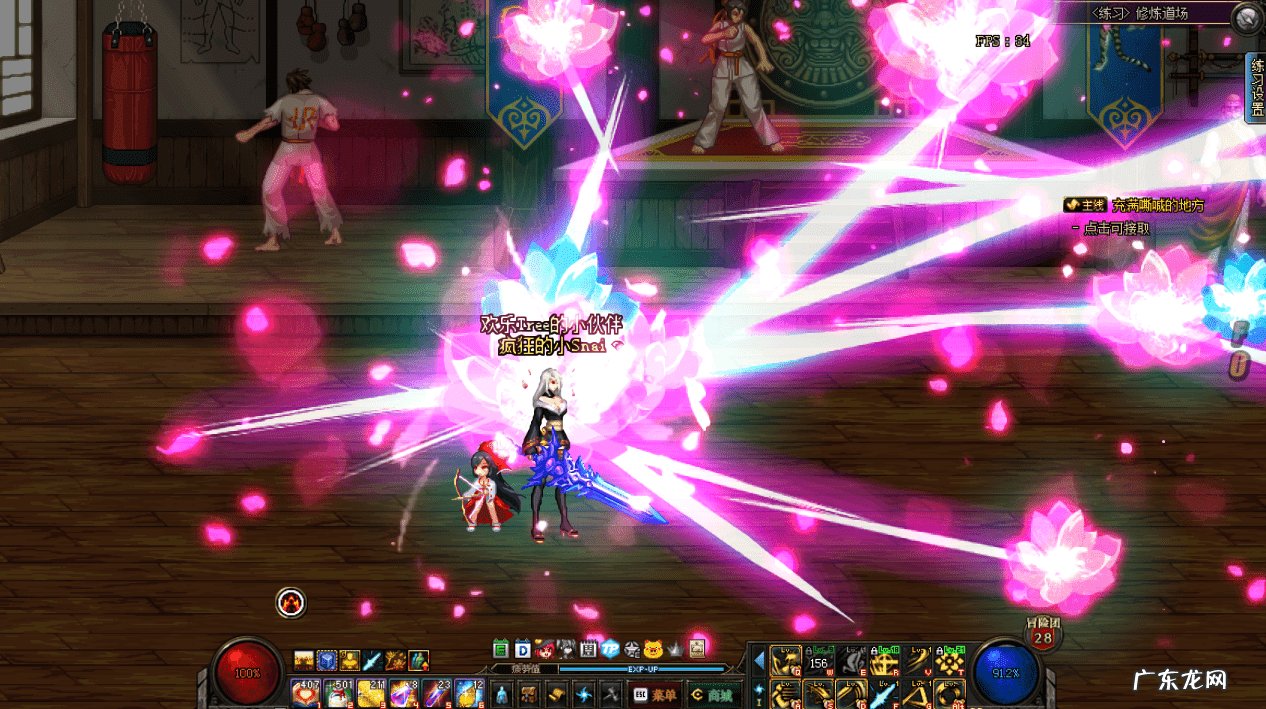The height and width of the screenshot is (709, 1266).
Task: Use the snowman item in slot 2
Action: click(x=338, y=692)
